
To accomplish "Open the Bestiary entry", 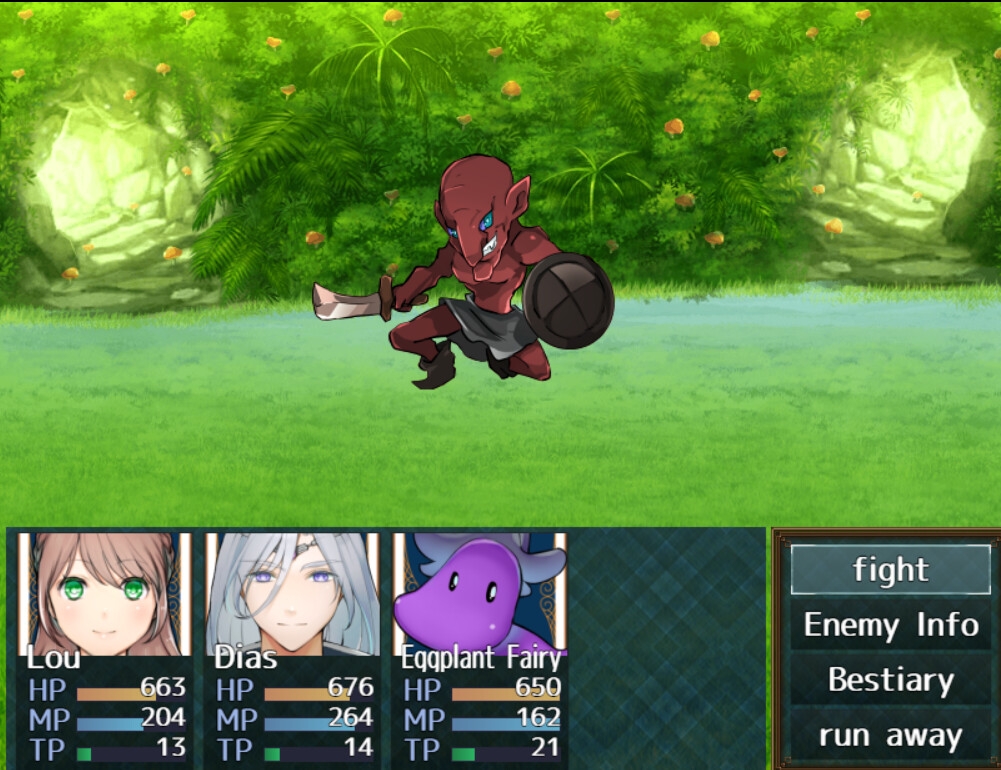I will 890,681.
